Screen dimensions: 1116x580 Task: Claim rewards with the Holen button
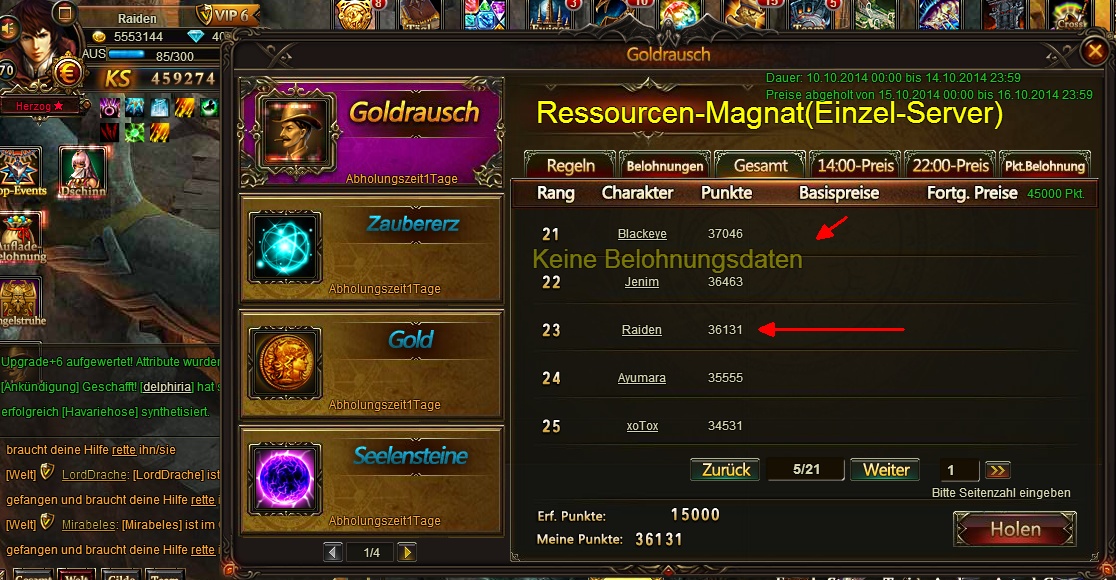pyautogui.click(x=1015, y=529)
